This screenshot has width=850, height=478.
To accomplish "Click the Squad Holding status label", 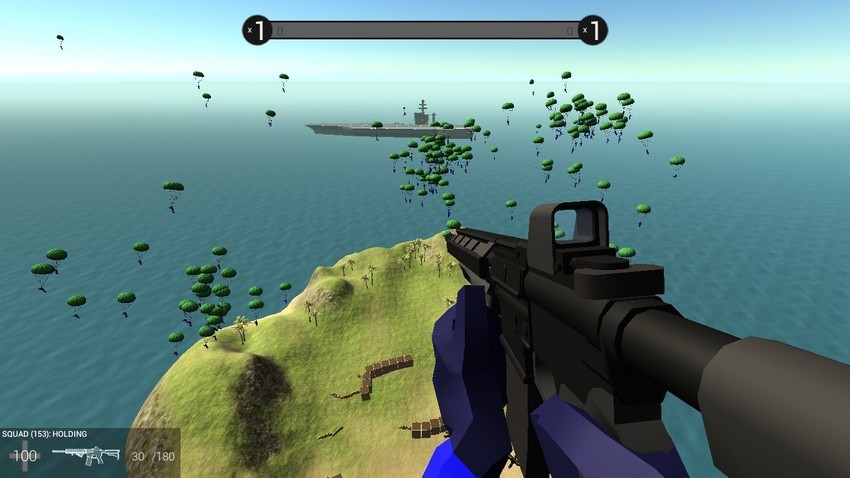I will coord(45,434).
